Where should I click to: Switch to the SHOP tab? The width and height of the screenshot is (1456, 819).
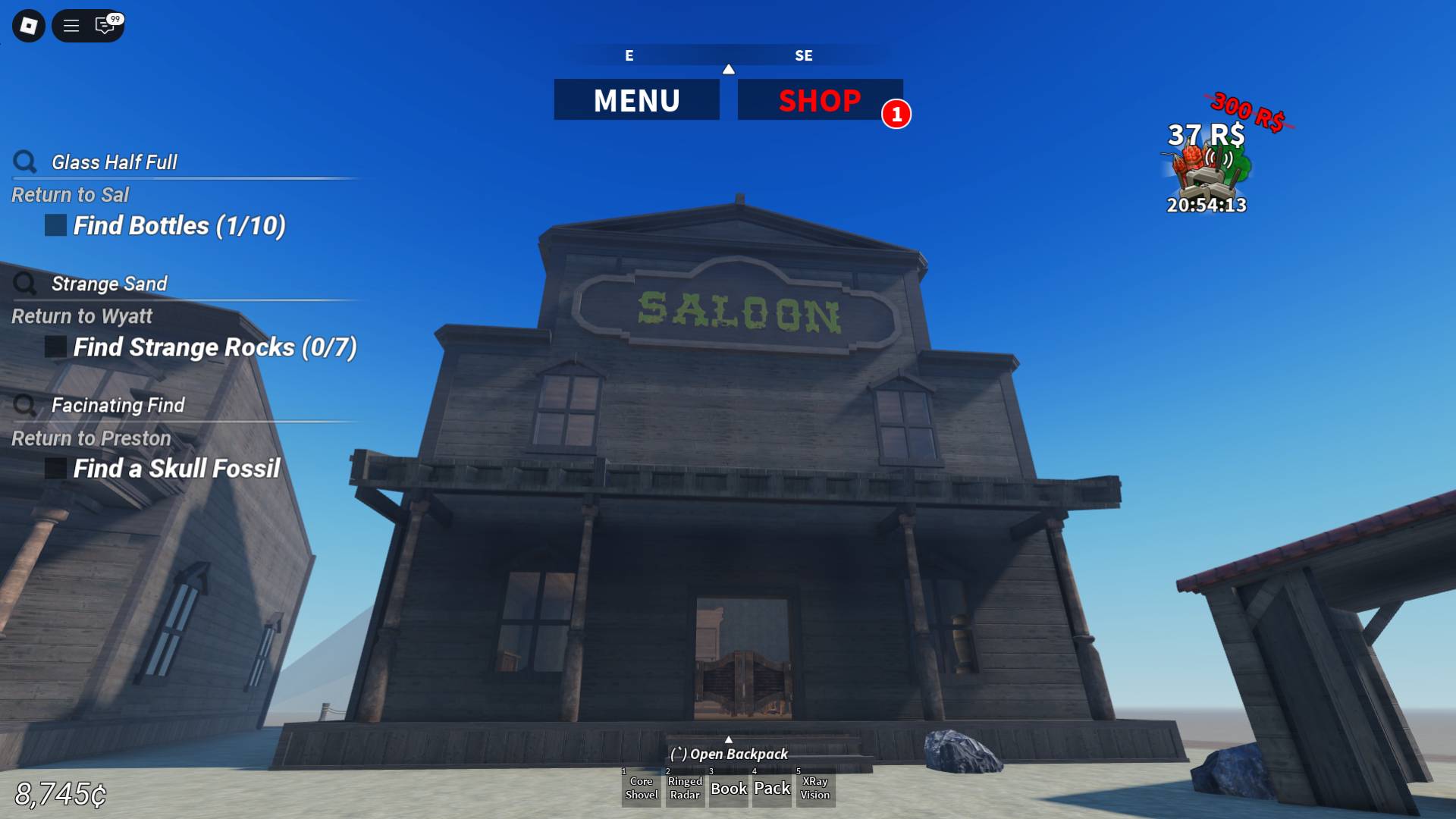[x=821, y=99]
